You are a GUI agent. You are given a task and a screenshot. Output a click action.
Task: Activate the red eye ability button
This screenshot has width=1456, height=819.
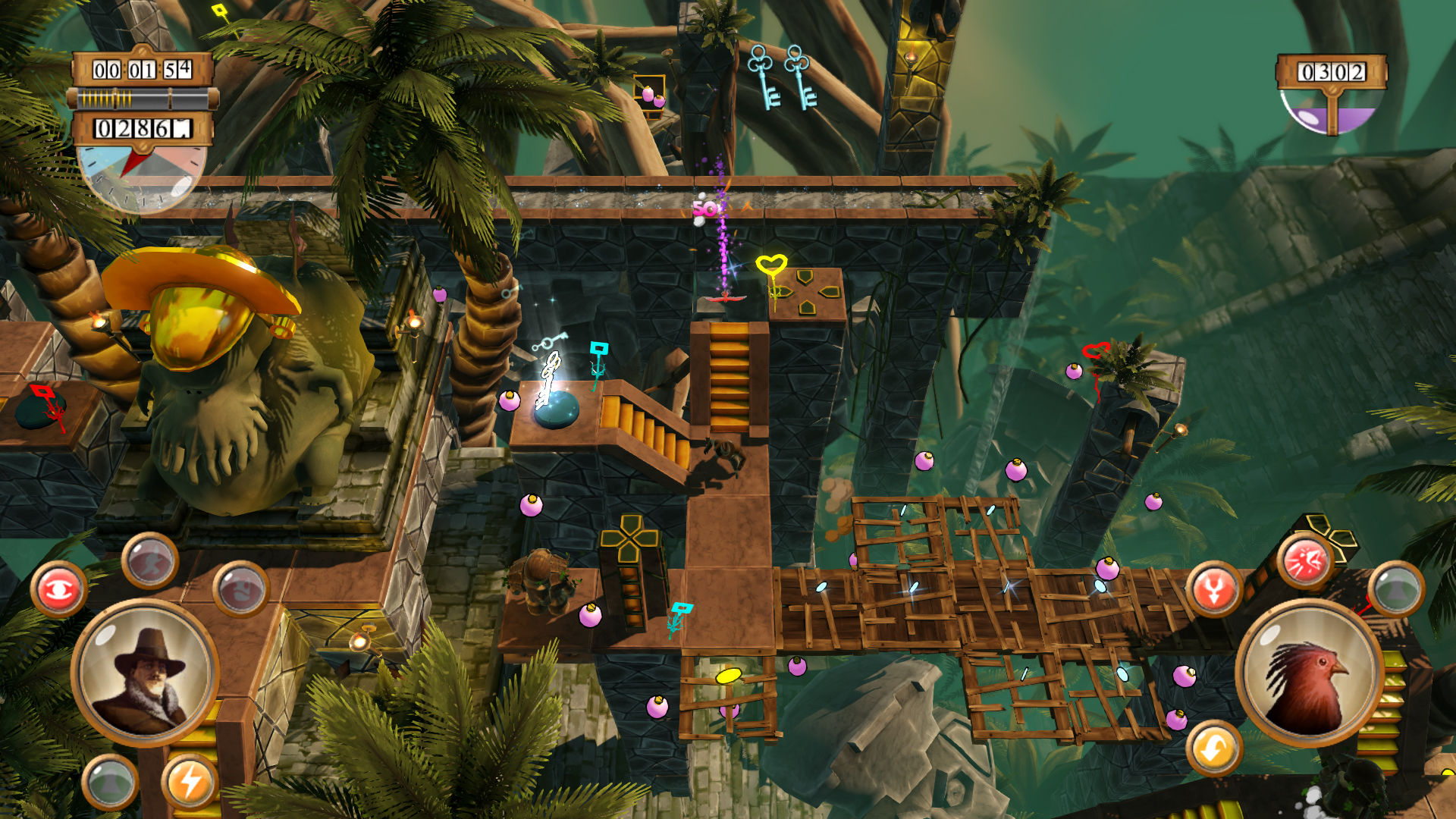pos(58,590)
